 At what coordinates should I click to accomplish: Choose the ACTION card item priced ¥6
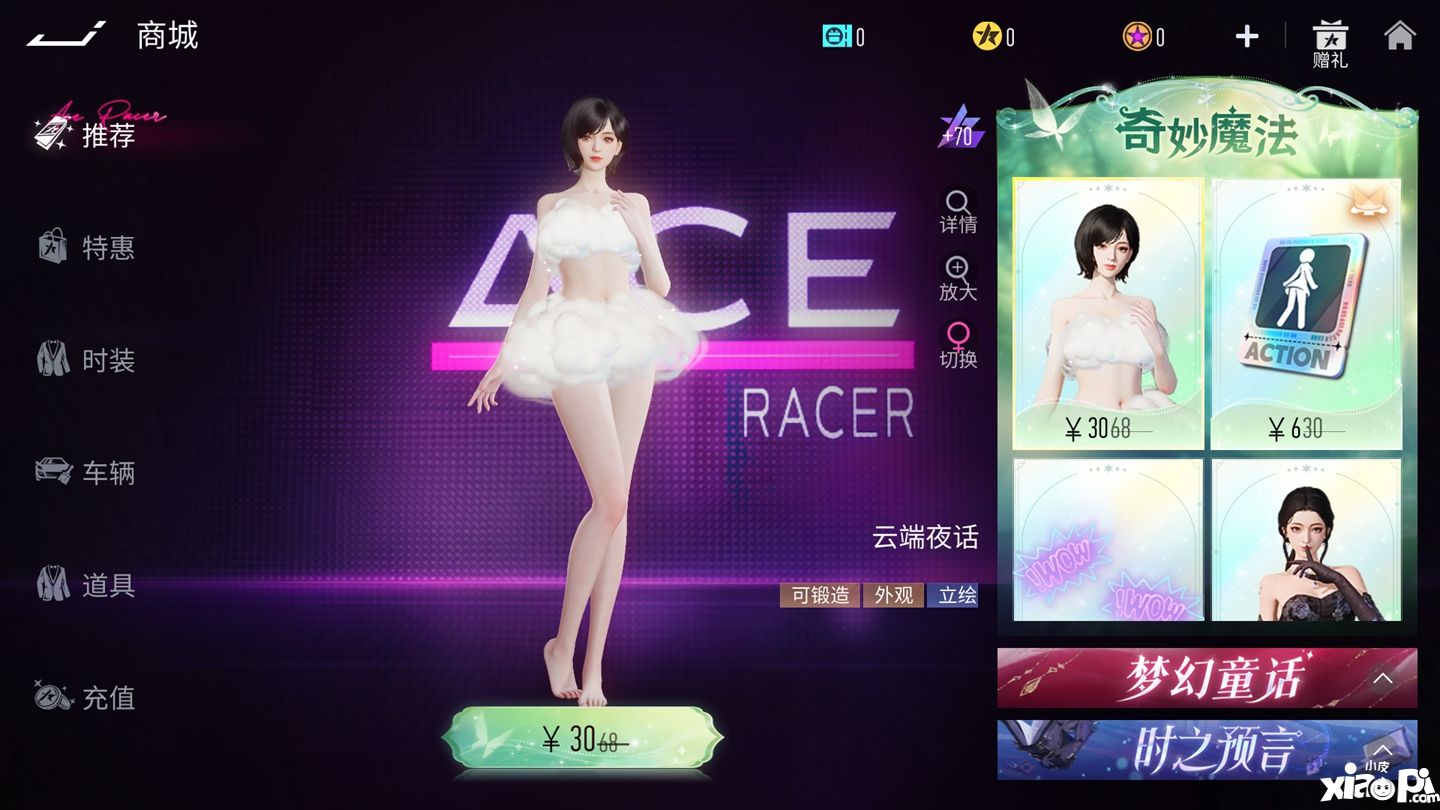(1306, 314)
